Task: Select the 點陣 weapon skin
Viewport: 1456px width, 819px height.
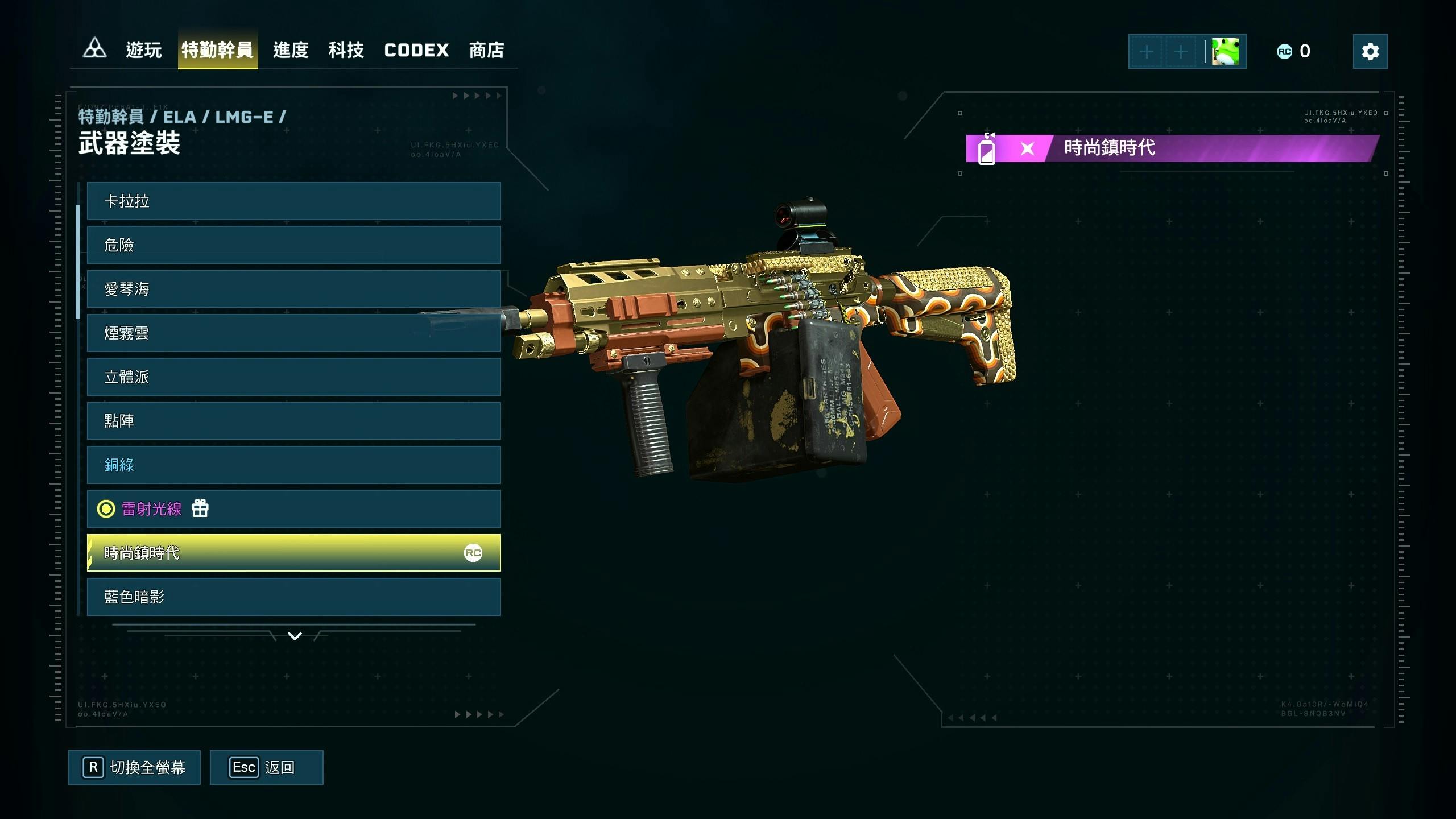Action: 293,421
